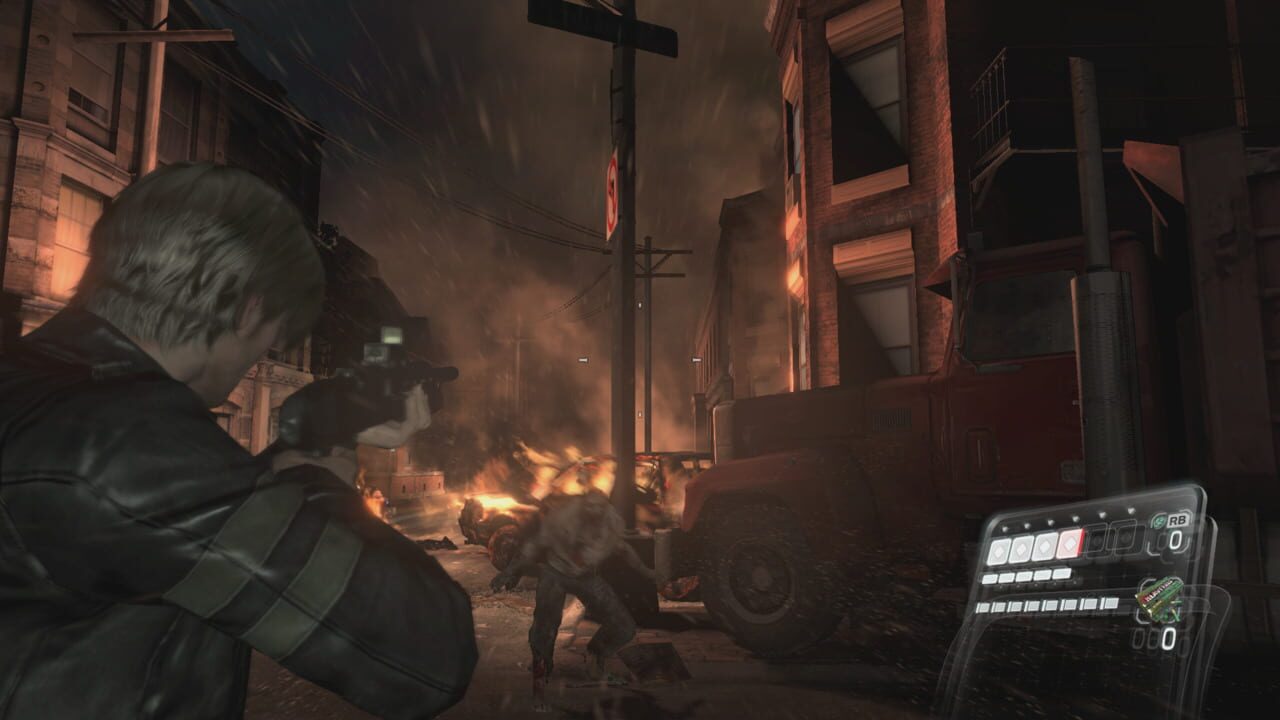This screenshot has height=720, width=1280.
Task: Toggle the last empty health slot
Action: [x=1126, y=539]
